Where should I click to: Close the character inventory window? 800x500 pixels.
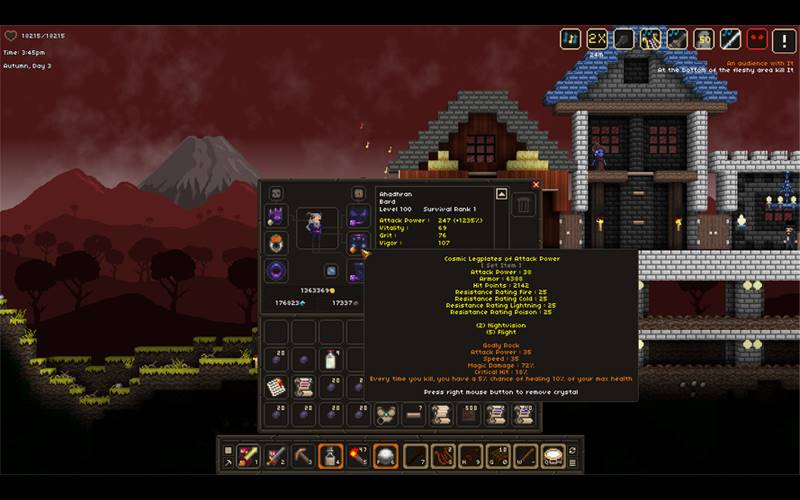click(x=536, y=185)
